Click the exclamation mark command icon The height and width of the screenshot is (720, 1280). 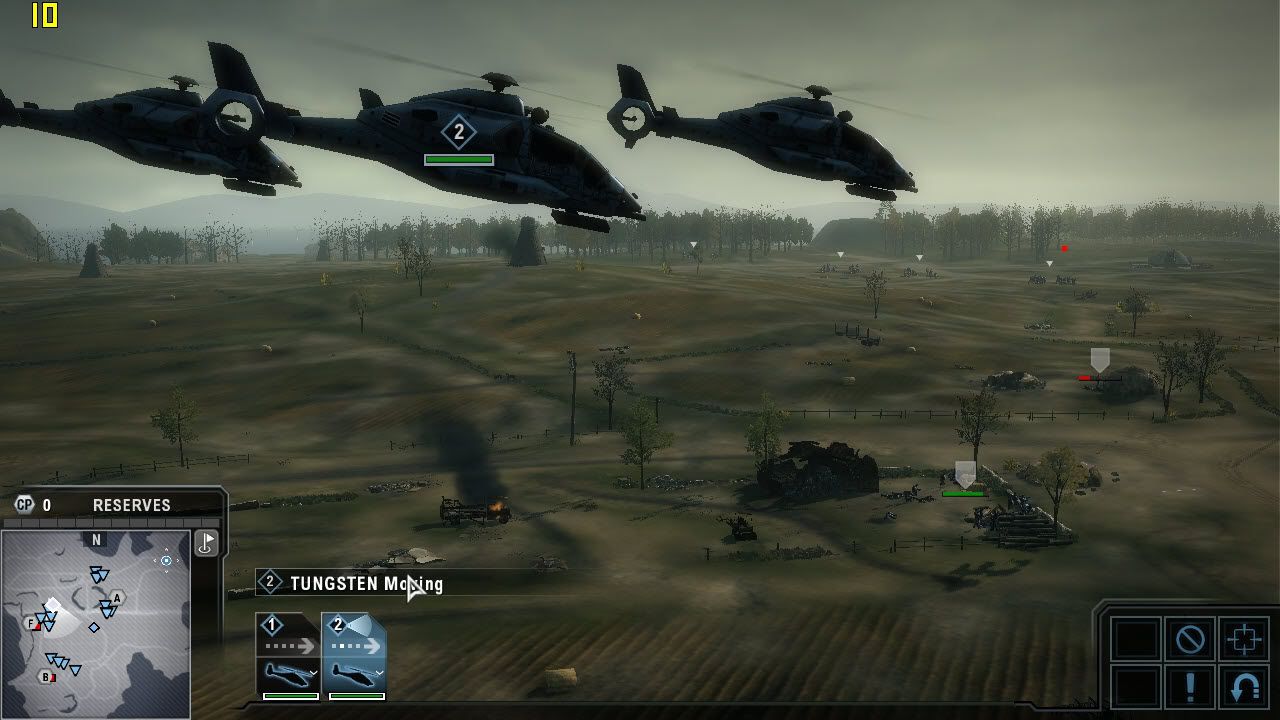click(1190, 687)
